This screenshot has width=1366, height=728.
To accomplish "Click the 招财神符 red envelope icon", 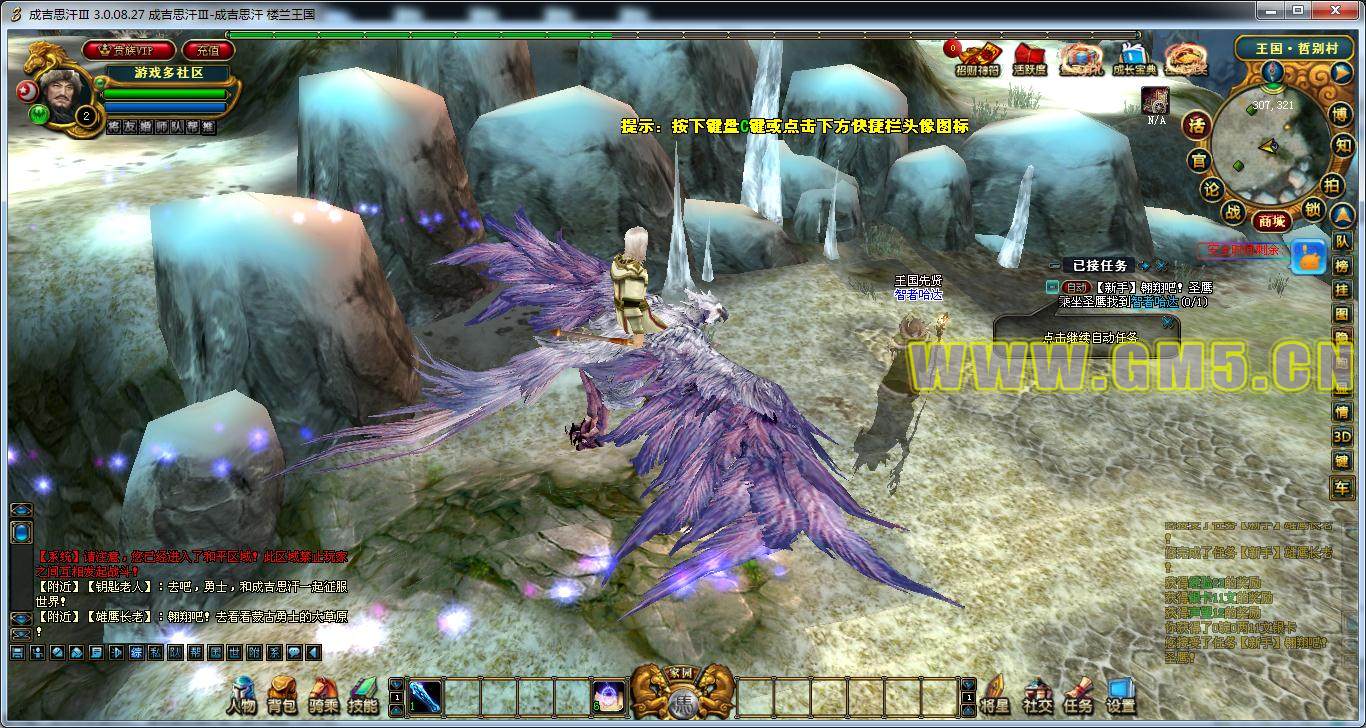I will [977, 58].
